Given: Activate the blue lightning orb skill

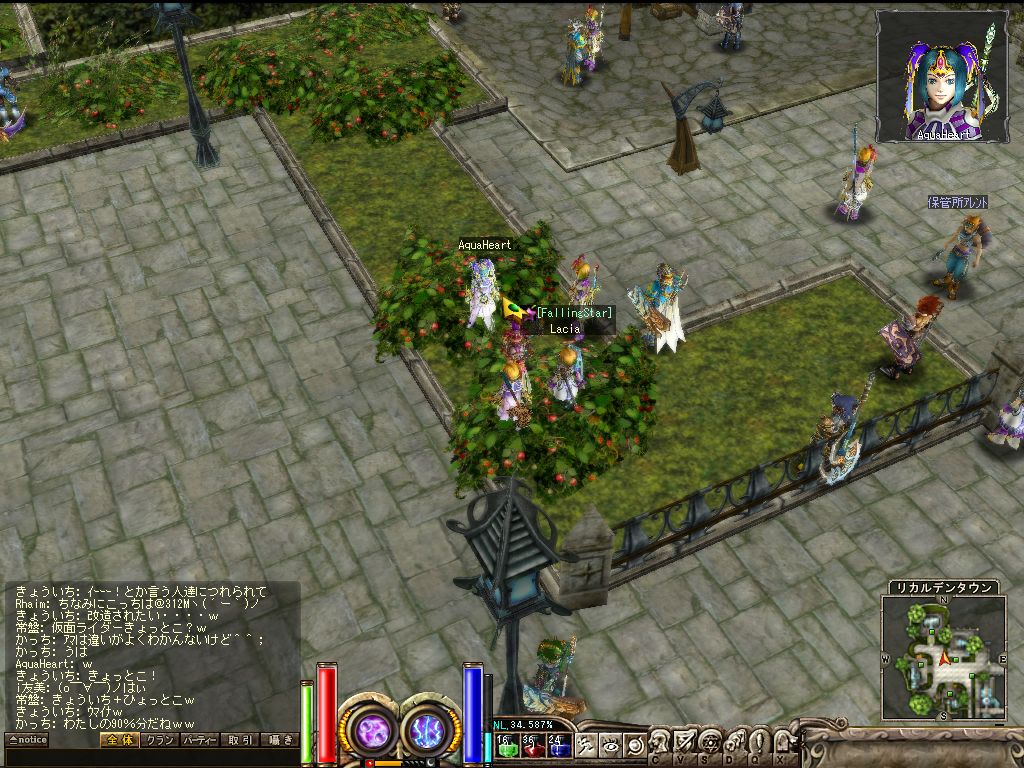Looking at the screenshot, I should click(429, 728).
